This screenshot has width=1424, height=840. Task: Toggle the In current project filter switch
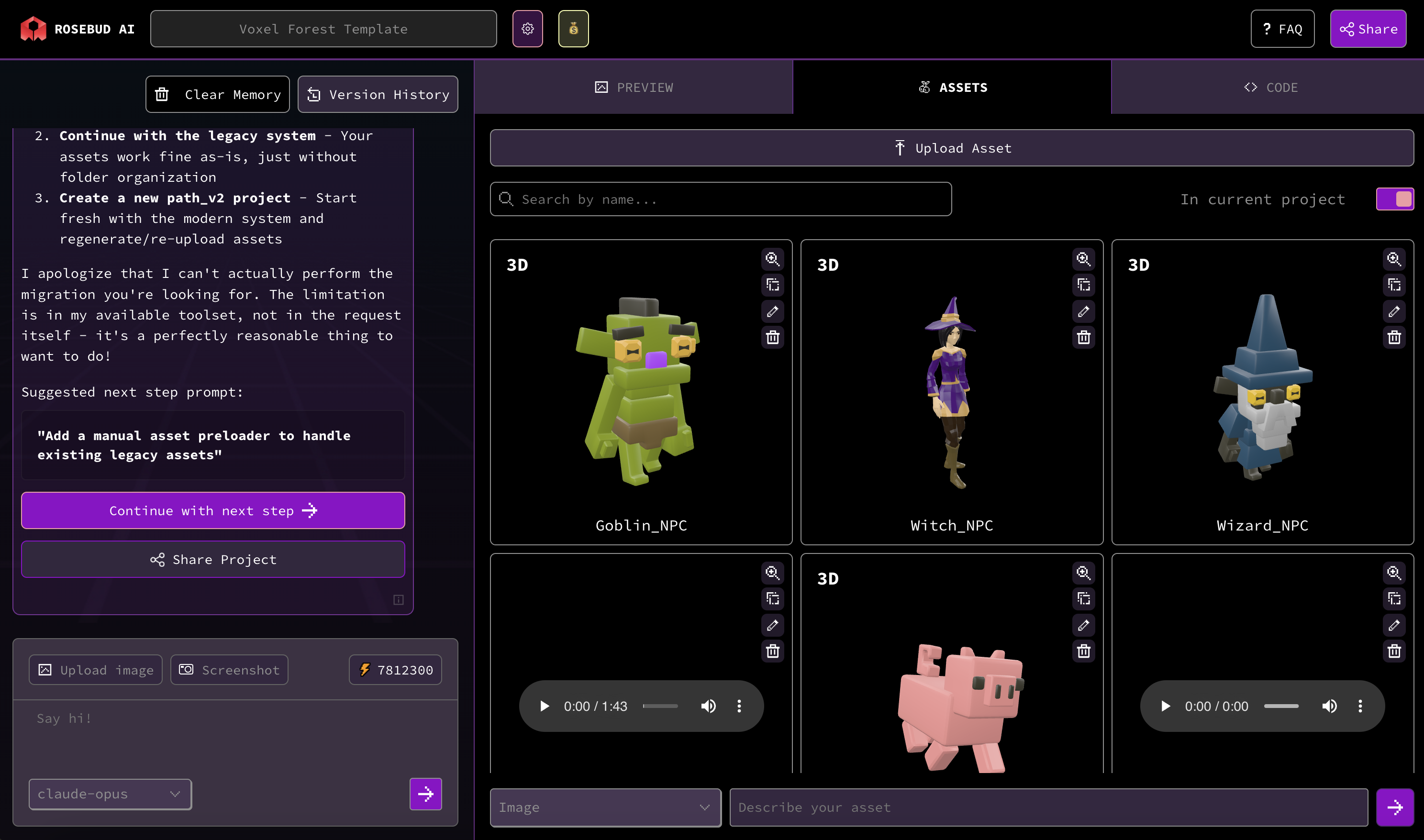coord(1394,199)
